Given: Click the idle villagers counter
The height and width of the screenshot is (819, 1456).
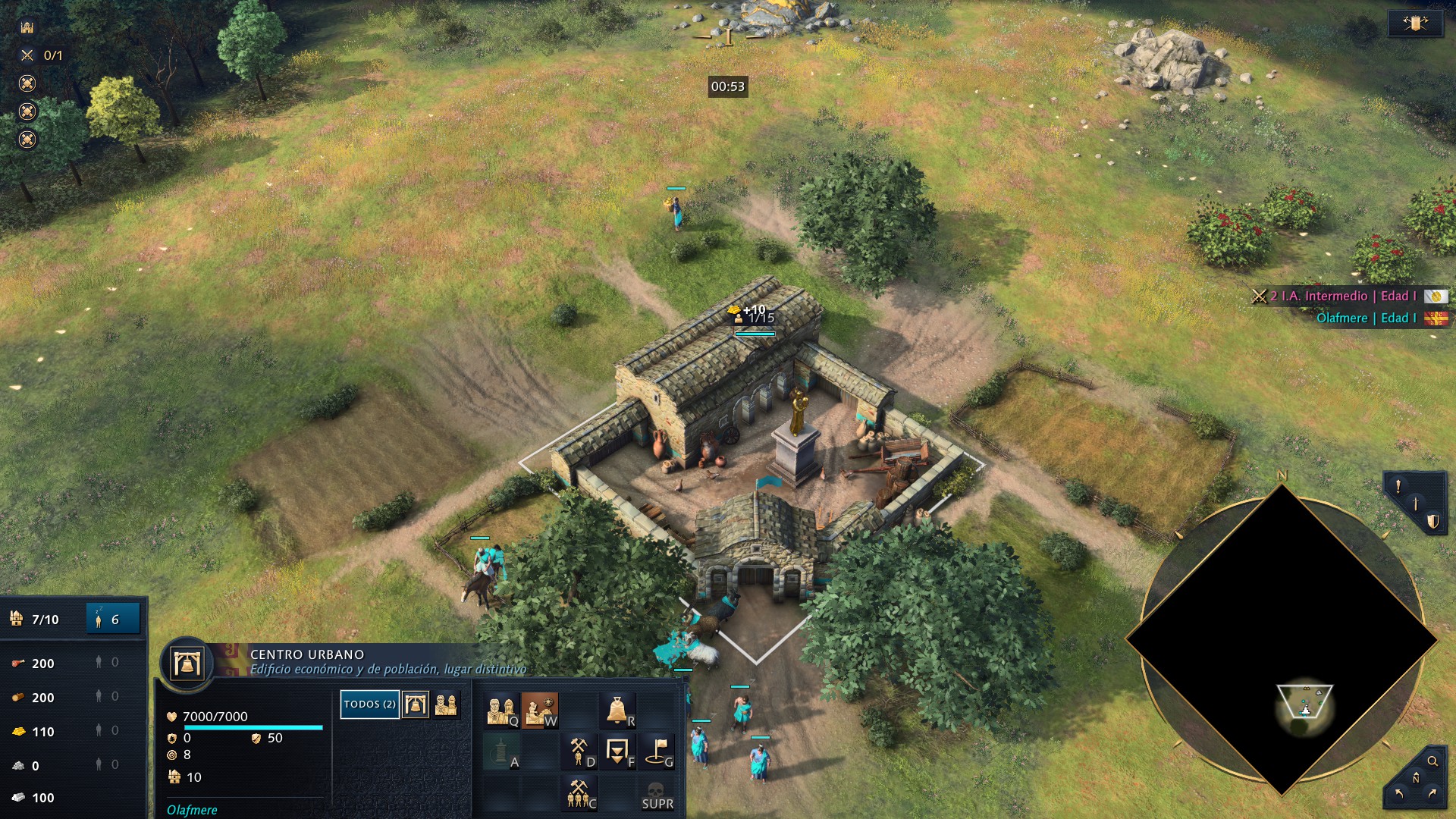Looking at the screenshot, I should point(113,620).
